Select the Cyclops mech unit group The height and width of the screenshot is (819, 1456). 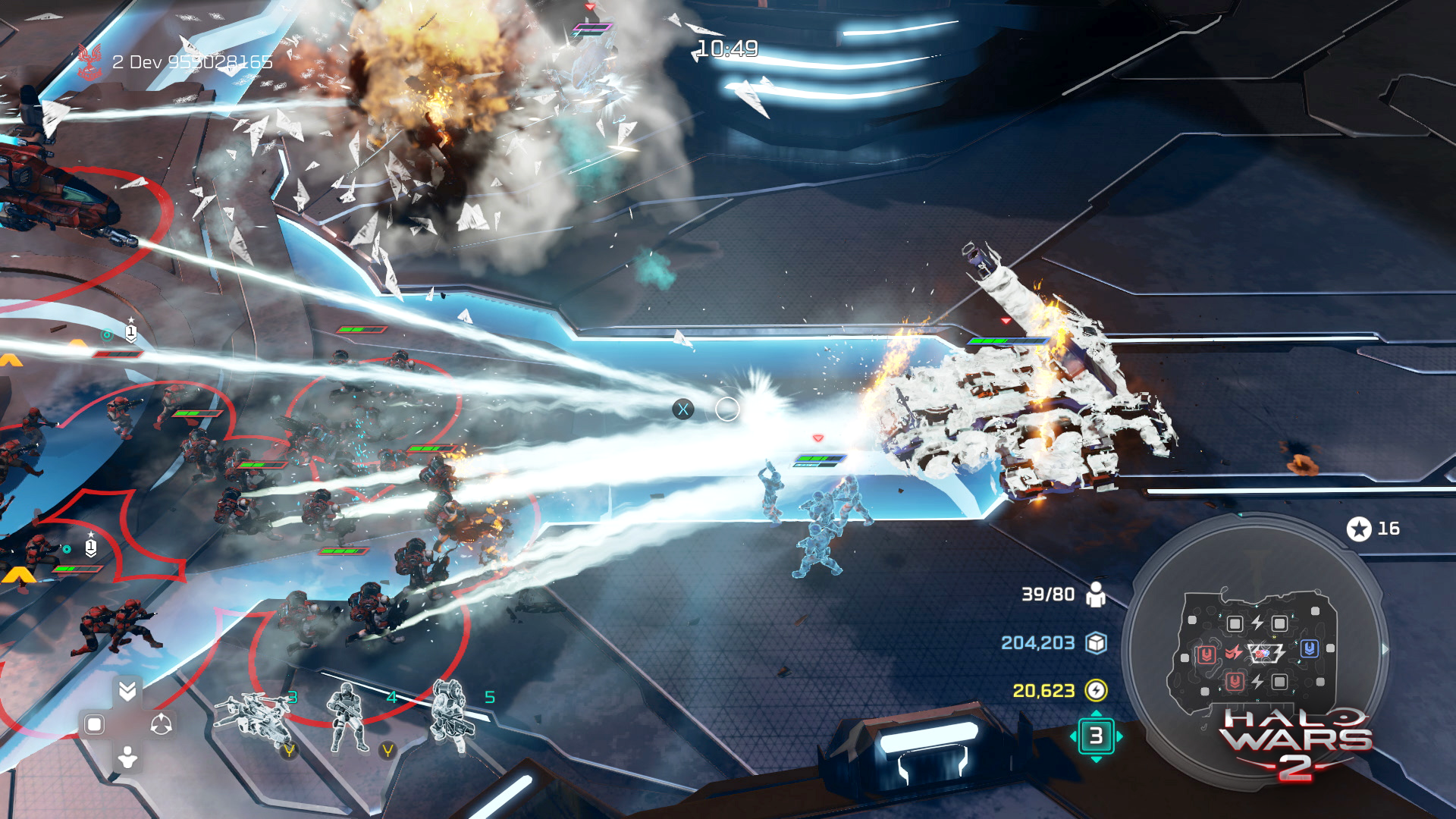[x=452, y=717]
